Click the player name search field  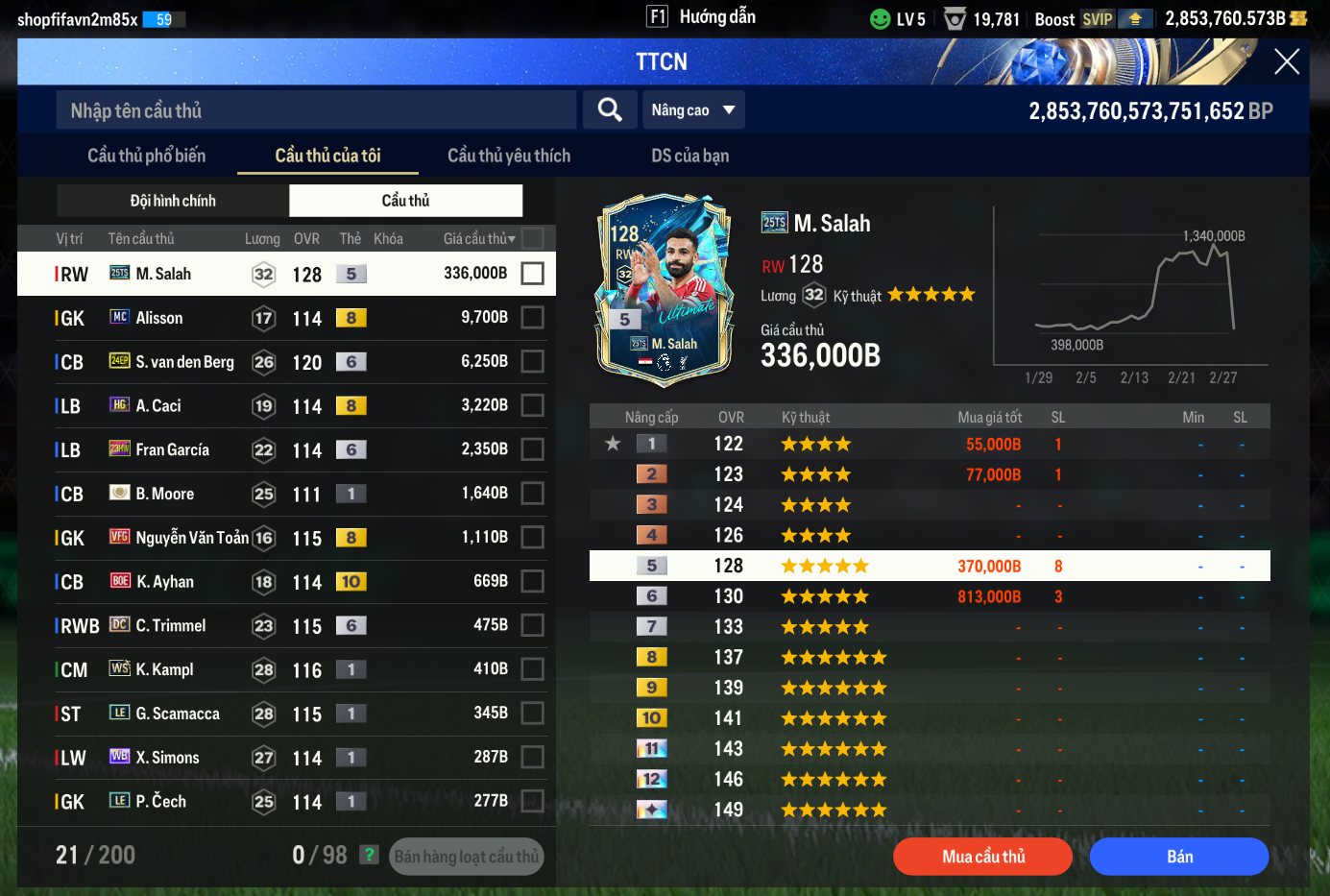[317, 110]
